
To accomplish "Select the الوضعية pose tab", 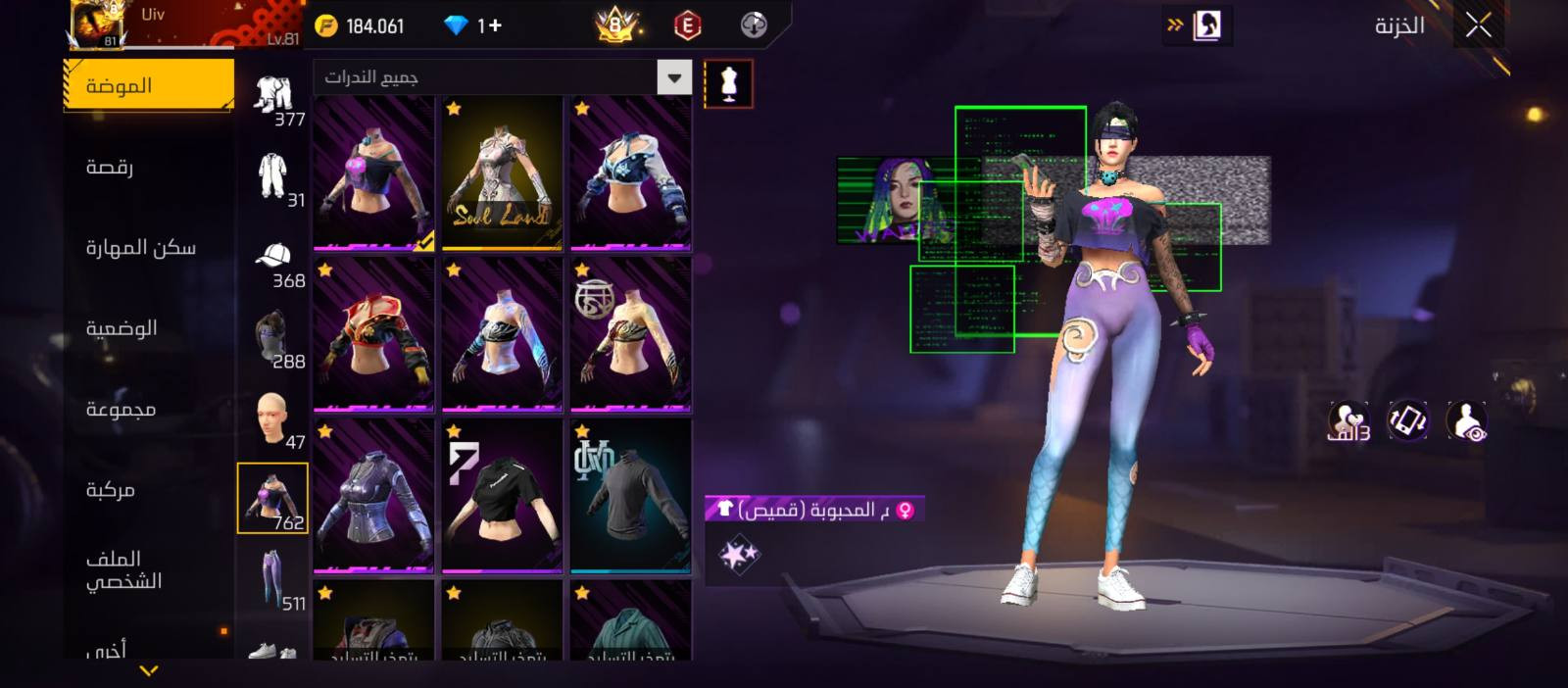I will pos(122,328).
